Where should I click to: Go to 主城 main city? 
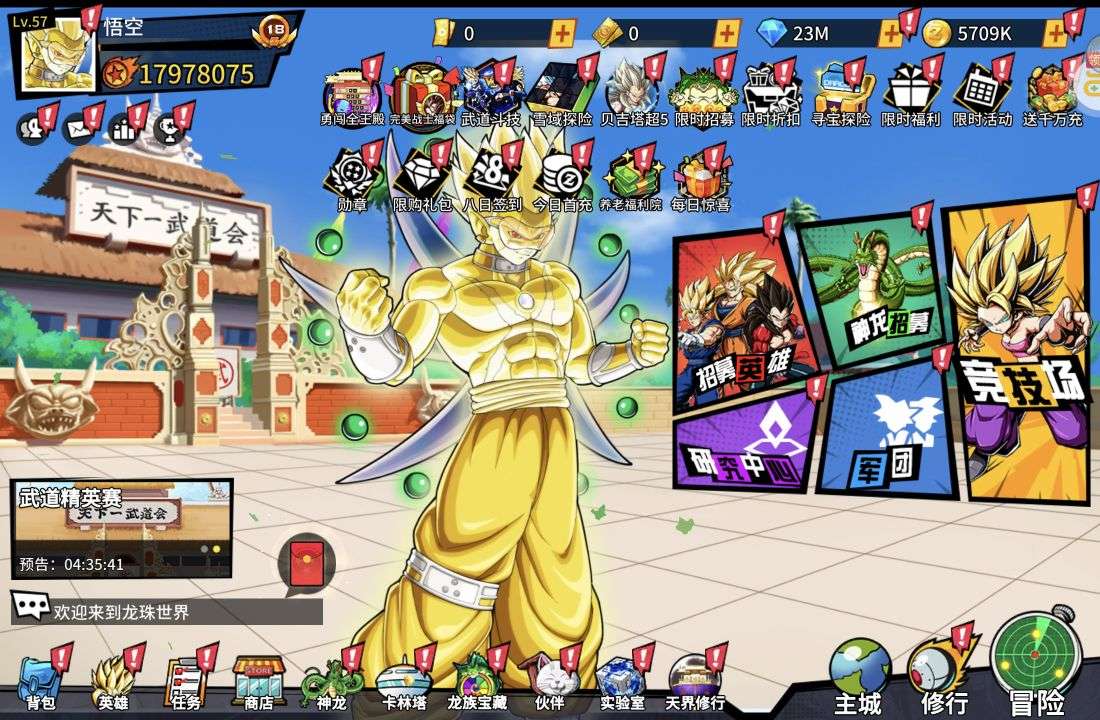(x=859, y=676)
